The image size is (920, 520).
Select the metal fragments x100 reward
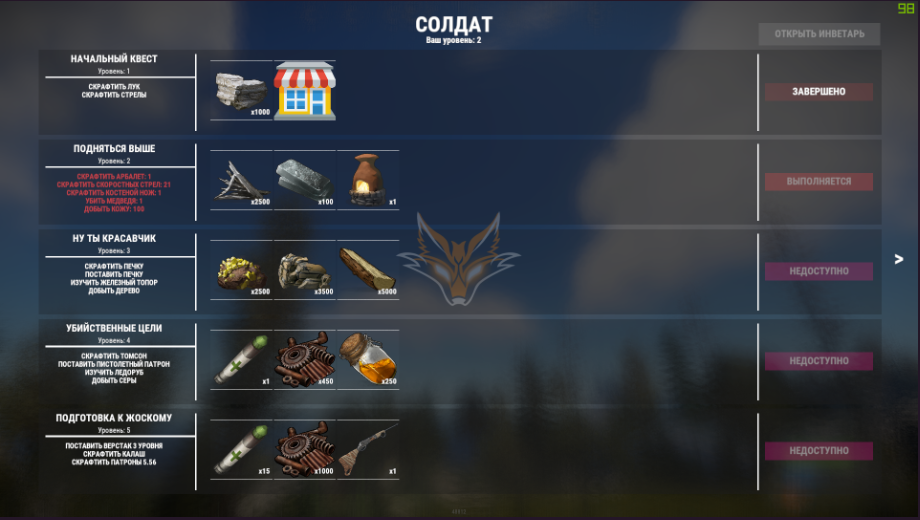tap(305, 181)
